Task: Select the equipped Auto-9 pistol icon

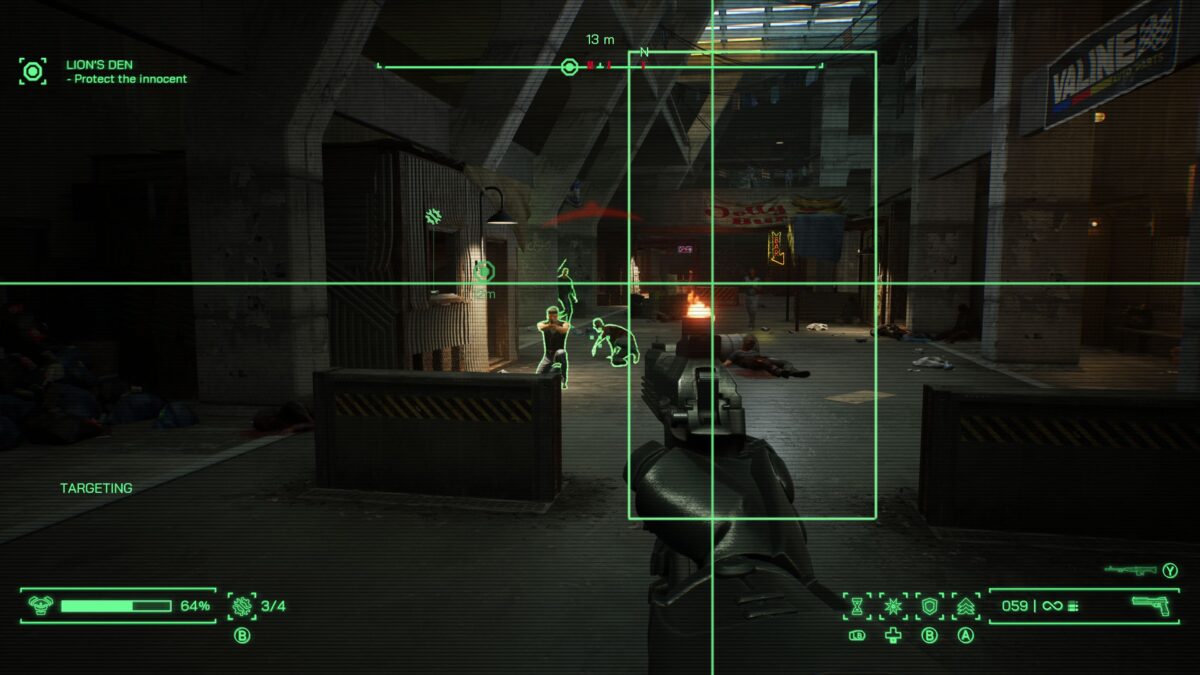Action: coord(1151,604)
